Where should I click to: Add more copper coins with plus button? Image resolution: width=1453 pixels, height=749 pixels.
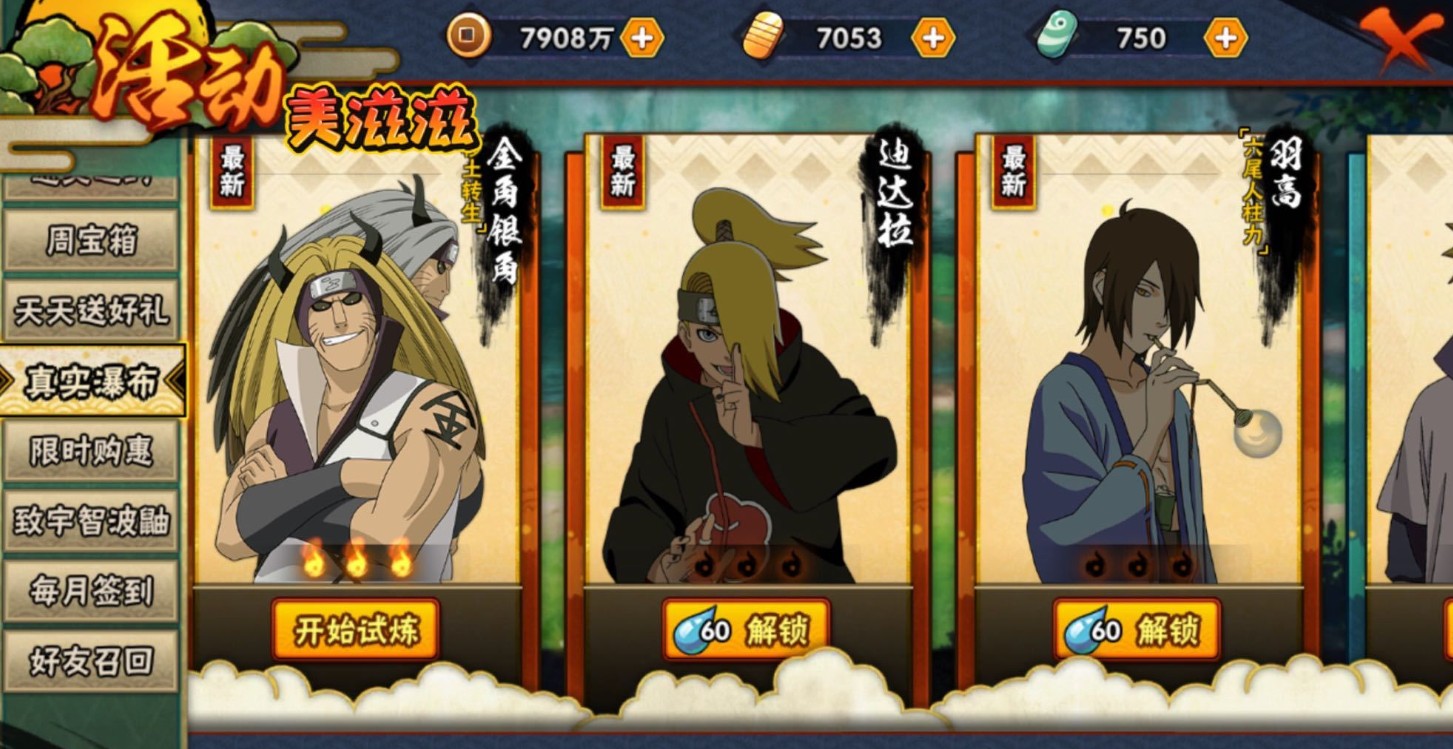click(x=642, y=38)
